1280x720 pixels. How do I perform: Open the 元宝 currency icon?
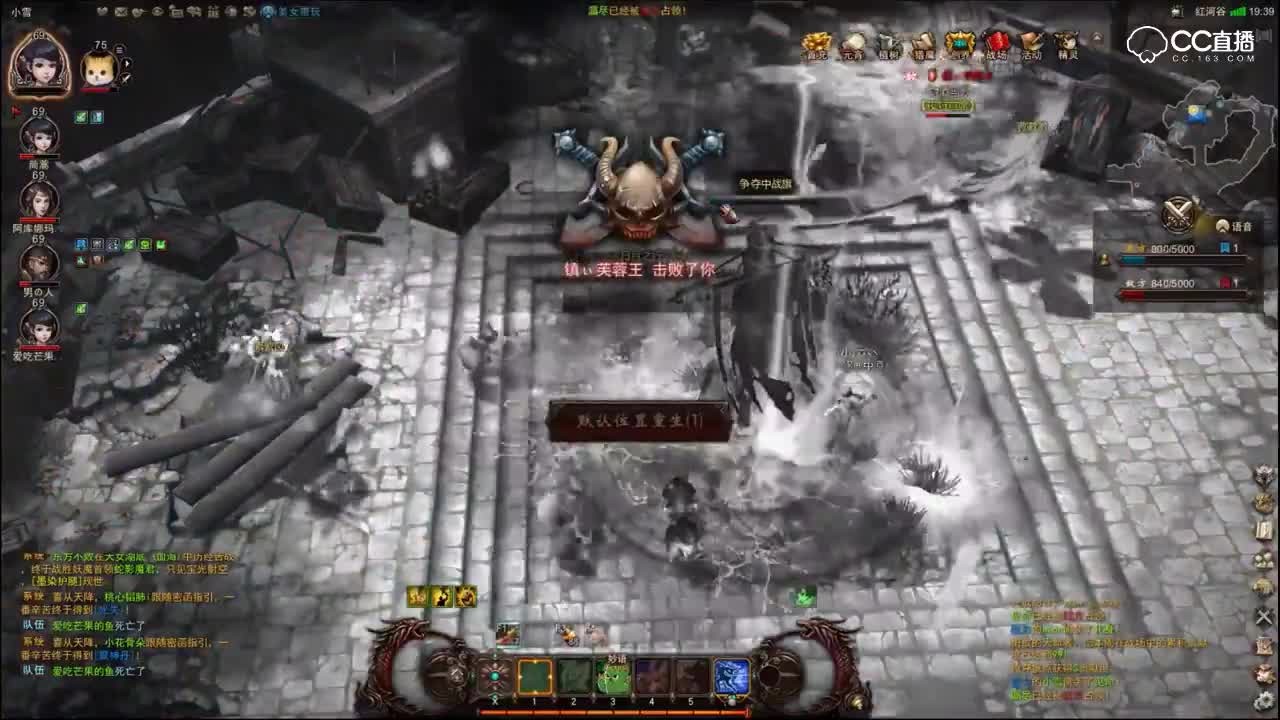[x=851, y=45]
